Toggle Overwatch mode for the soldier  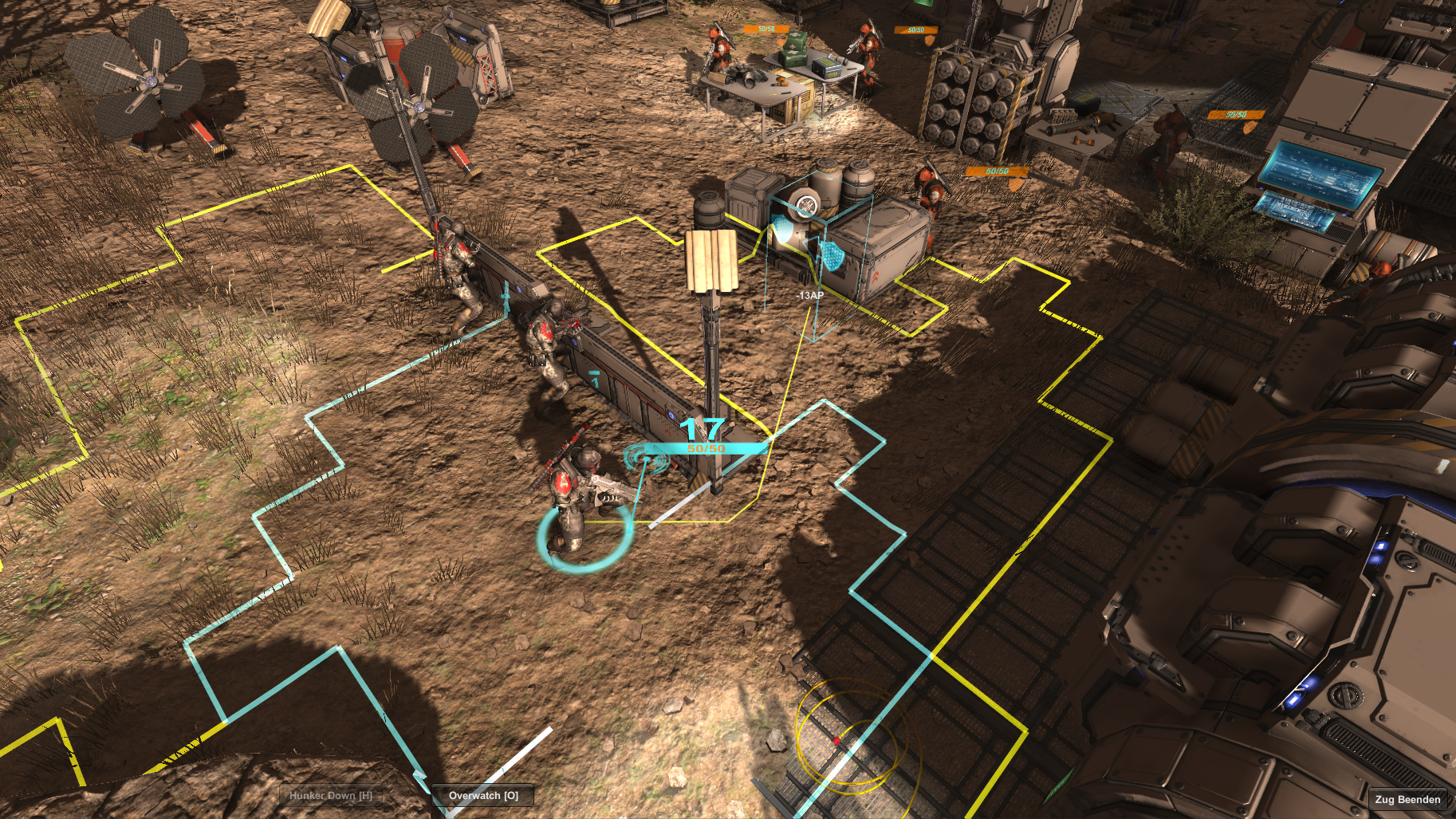pos(484,794)
